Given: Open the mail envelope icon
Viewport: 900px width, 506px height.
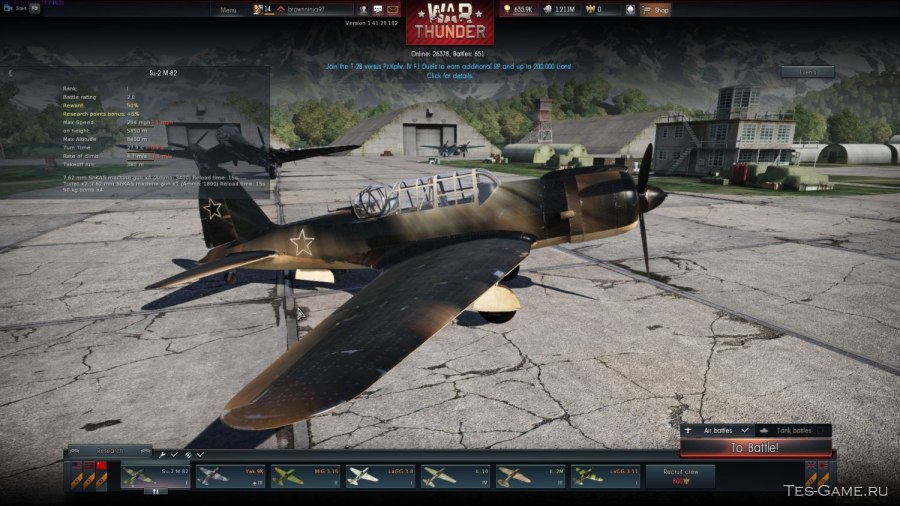Looking at the screenshot, I should tap(394, 10).
